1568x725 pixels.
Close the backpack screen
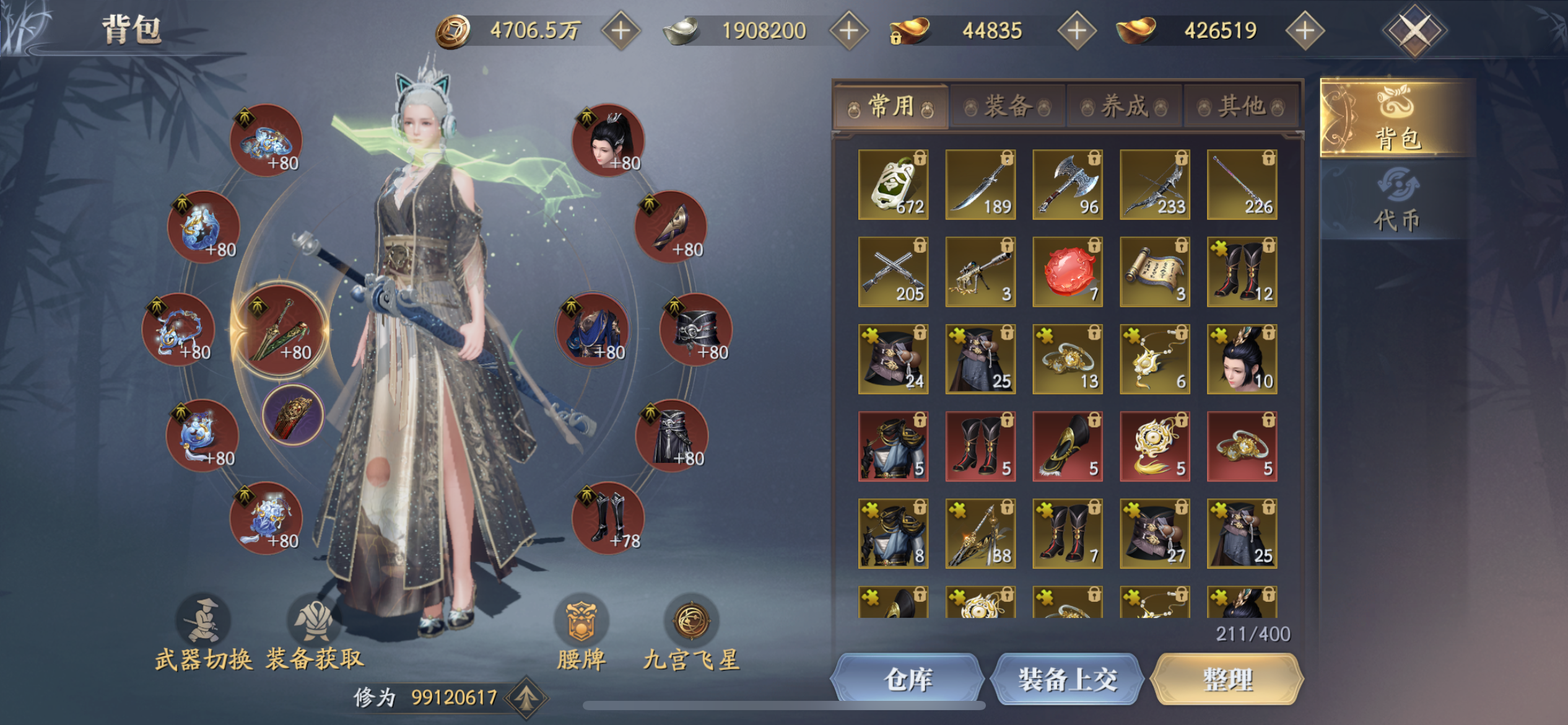pyautogui.click(x=1414, y=30)
